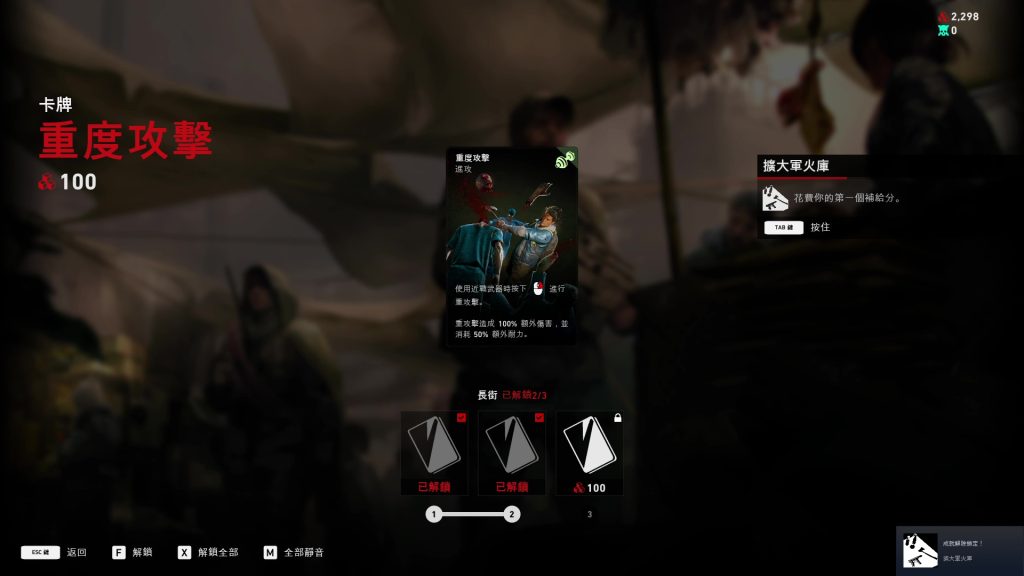This screenshot has height=576, width=1024.
Task: Go to supply line node 3
Action: (589, 514)
